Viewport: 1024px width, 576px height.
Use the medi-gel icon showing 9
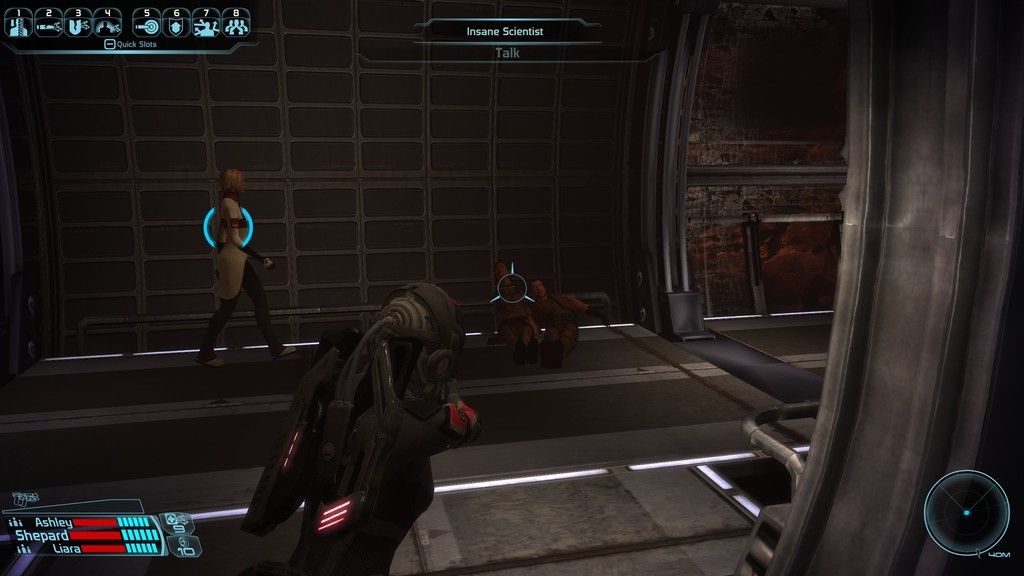[179, 521]
